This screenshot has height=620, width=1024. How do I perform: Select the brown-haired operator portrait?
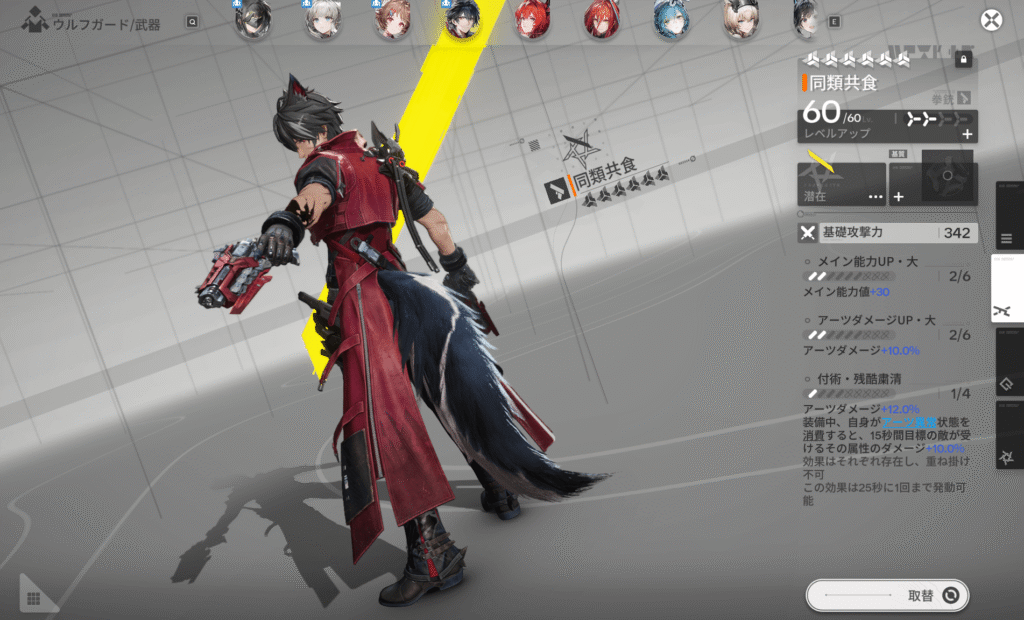(x=392, y=20)
